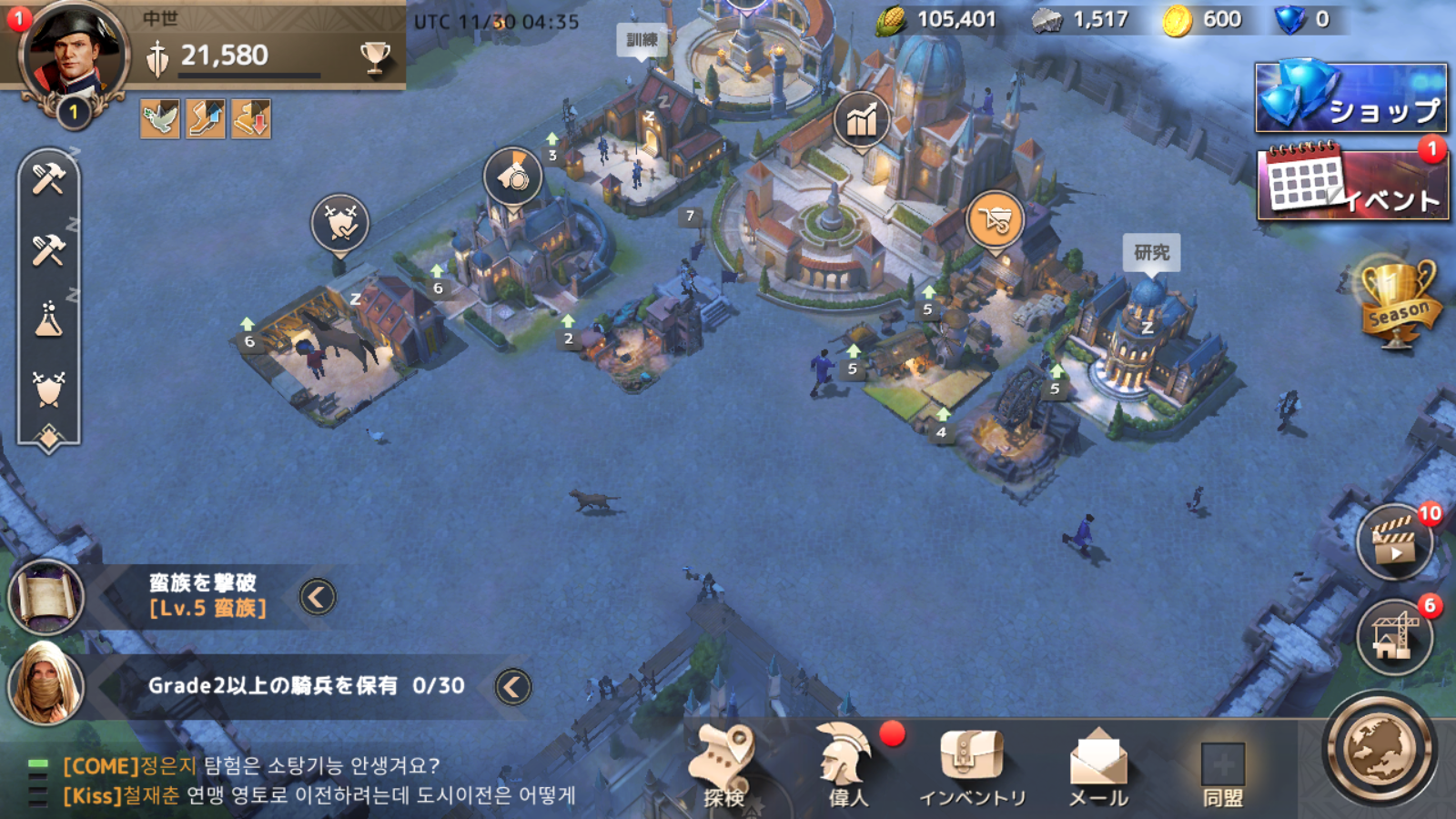Open the player profile portrait
This screenshot has height=819, width=1456.
coord(73,55)
